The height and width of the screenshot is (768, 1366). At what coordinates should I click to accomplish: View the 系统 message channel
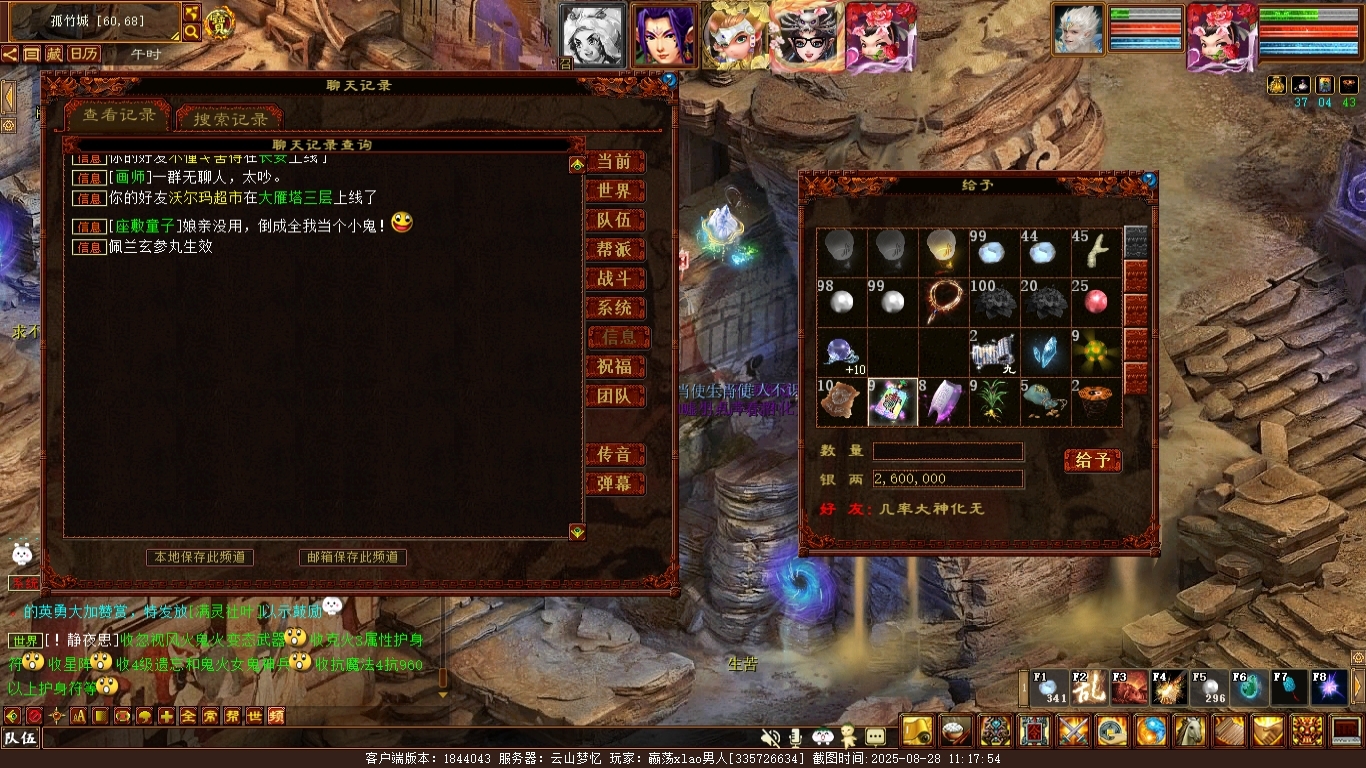(614, 308)
